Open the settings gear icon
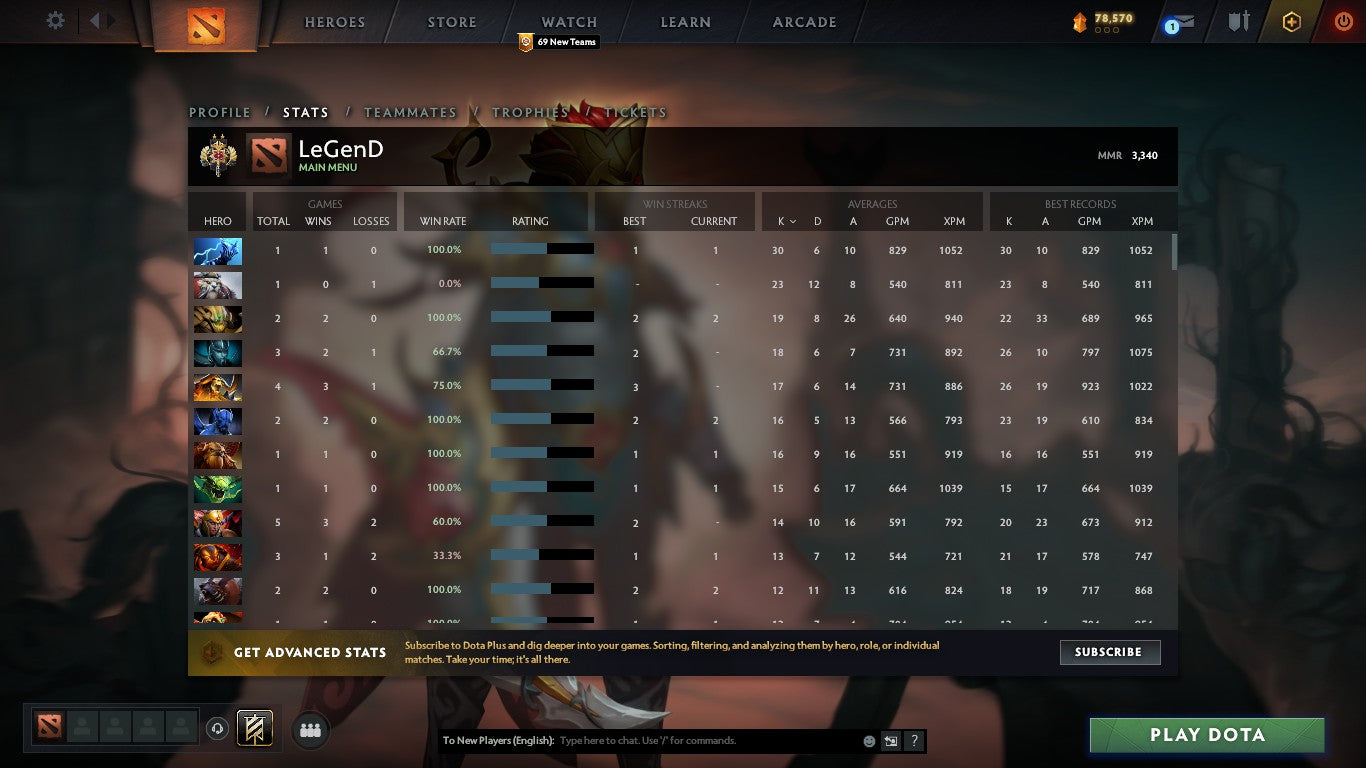1366x768 pixels. [55, 19]
